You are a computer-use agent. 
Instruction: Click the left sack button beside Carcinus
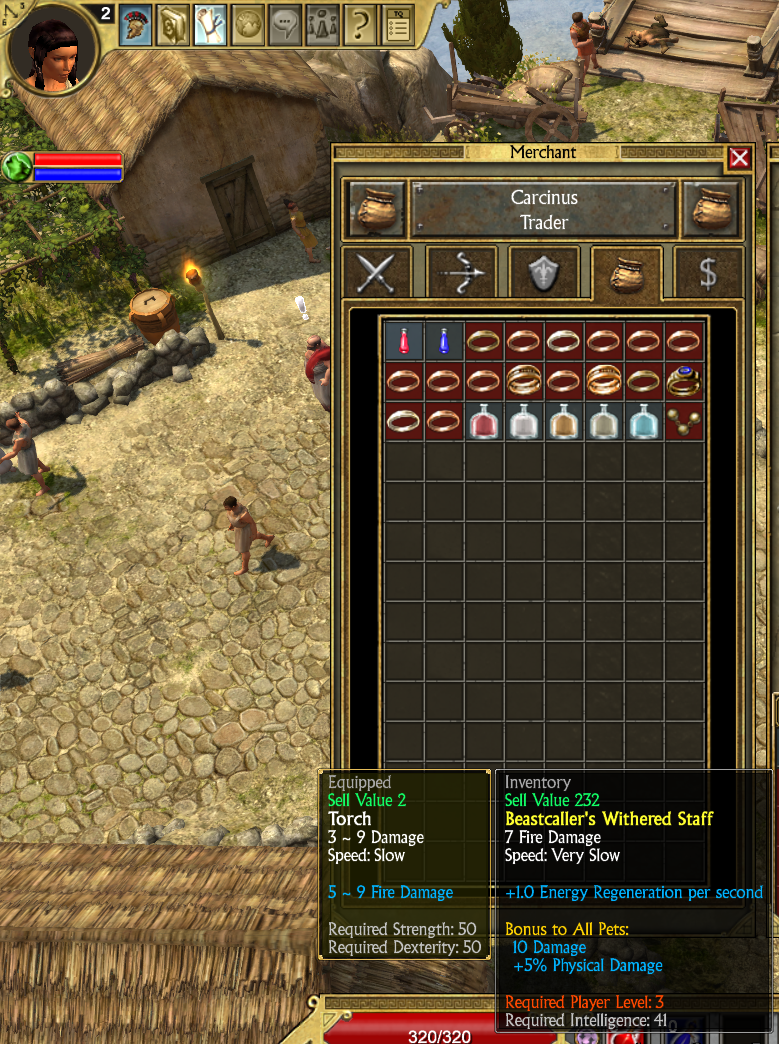375,209
